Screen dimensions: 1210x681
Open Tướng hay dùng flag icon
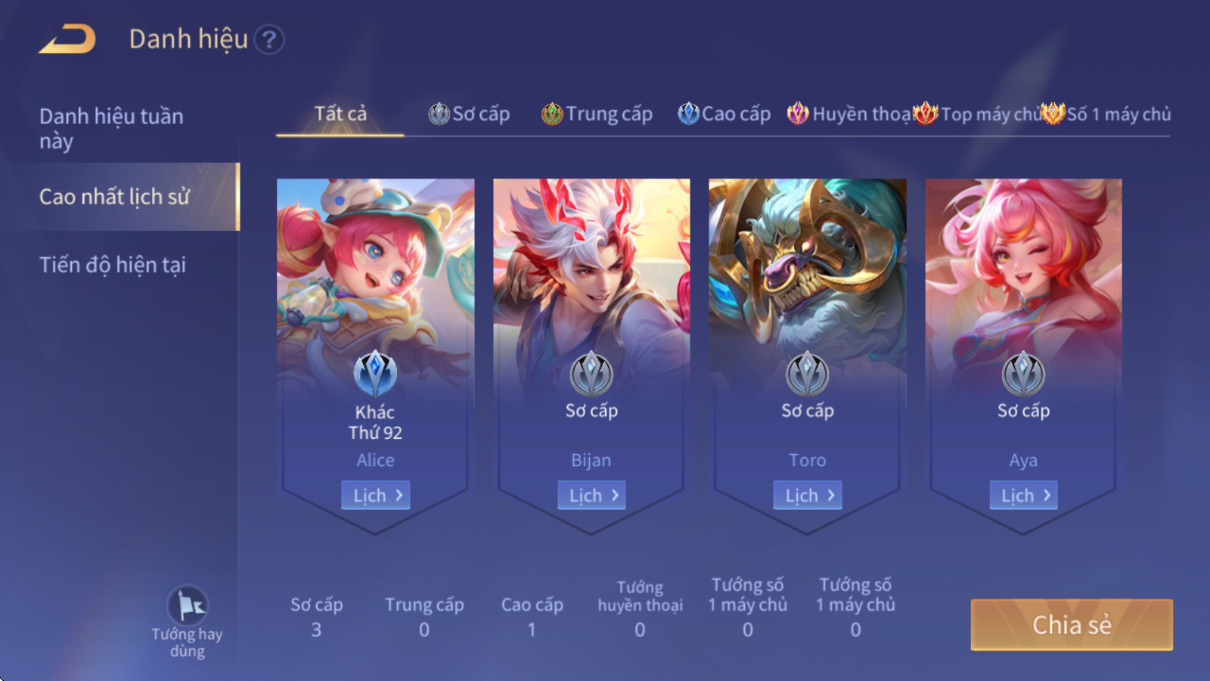(x=187, y=607)
